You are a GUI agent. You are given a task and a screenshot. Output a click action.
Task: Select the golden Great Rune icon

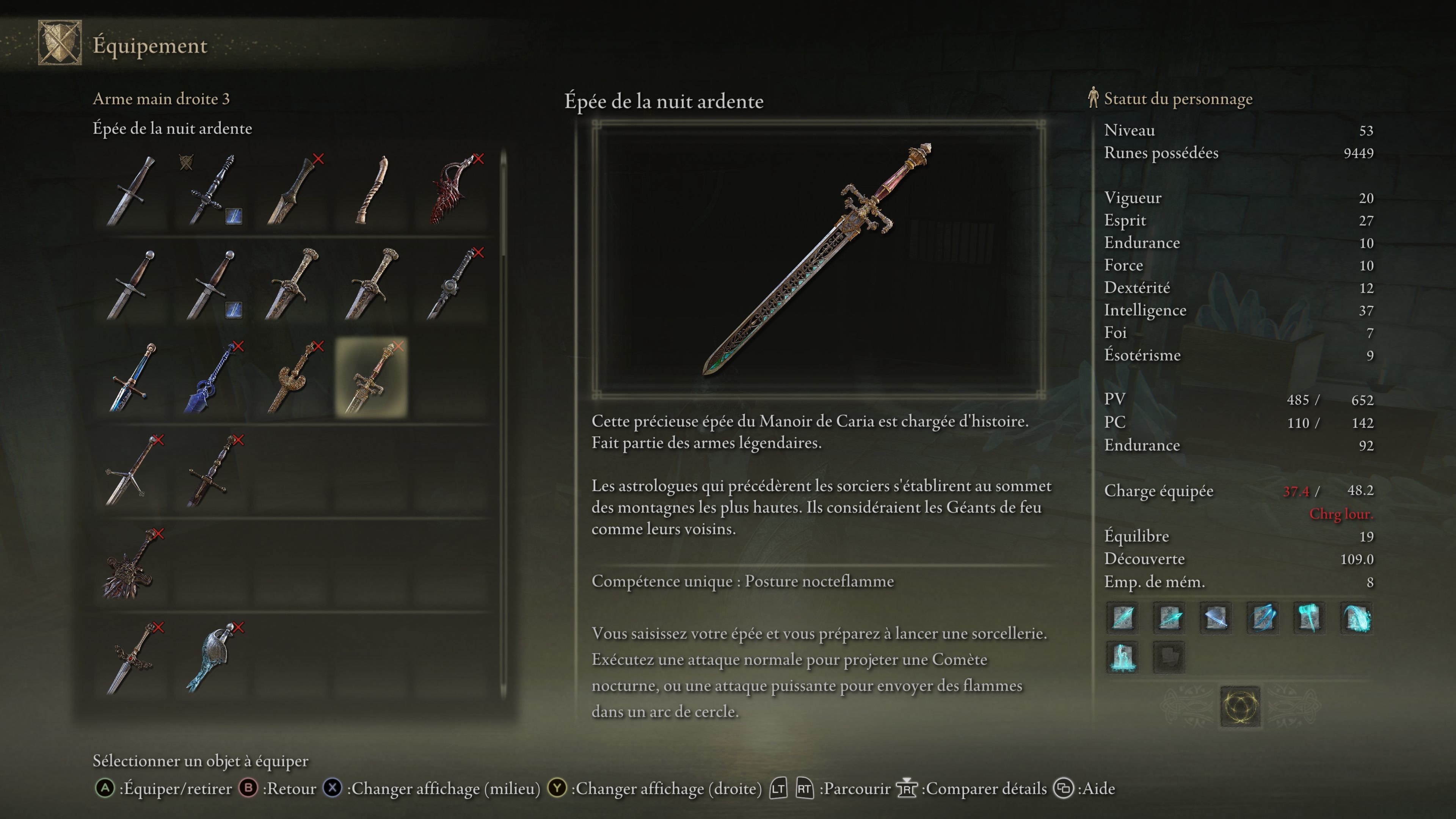[1239, 706]
